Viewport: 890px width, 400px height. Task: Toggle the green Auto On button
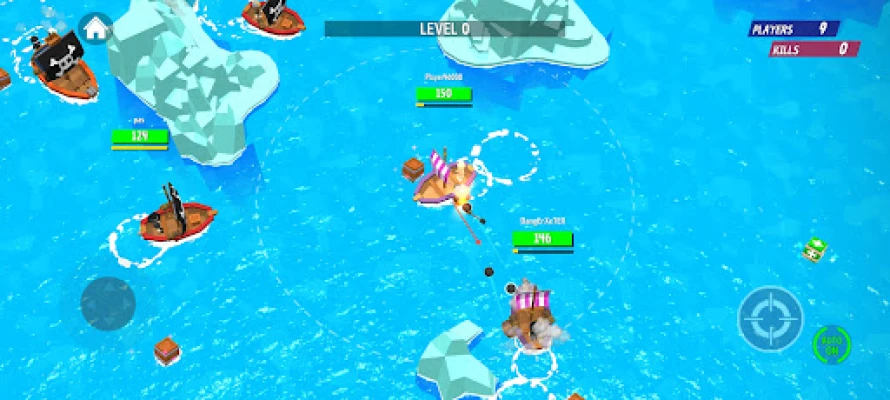coord(832,344)
